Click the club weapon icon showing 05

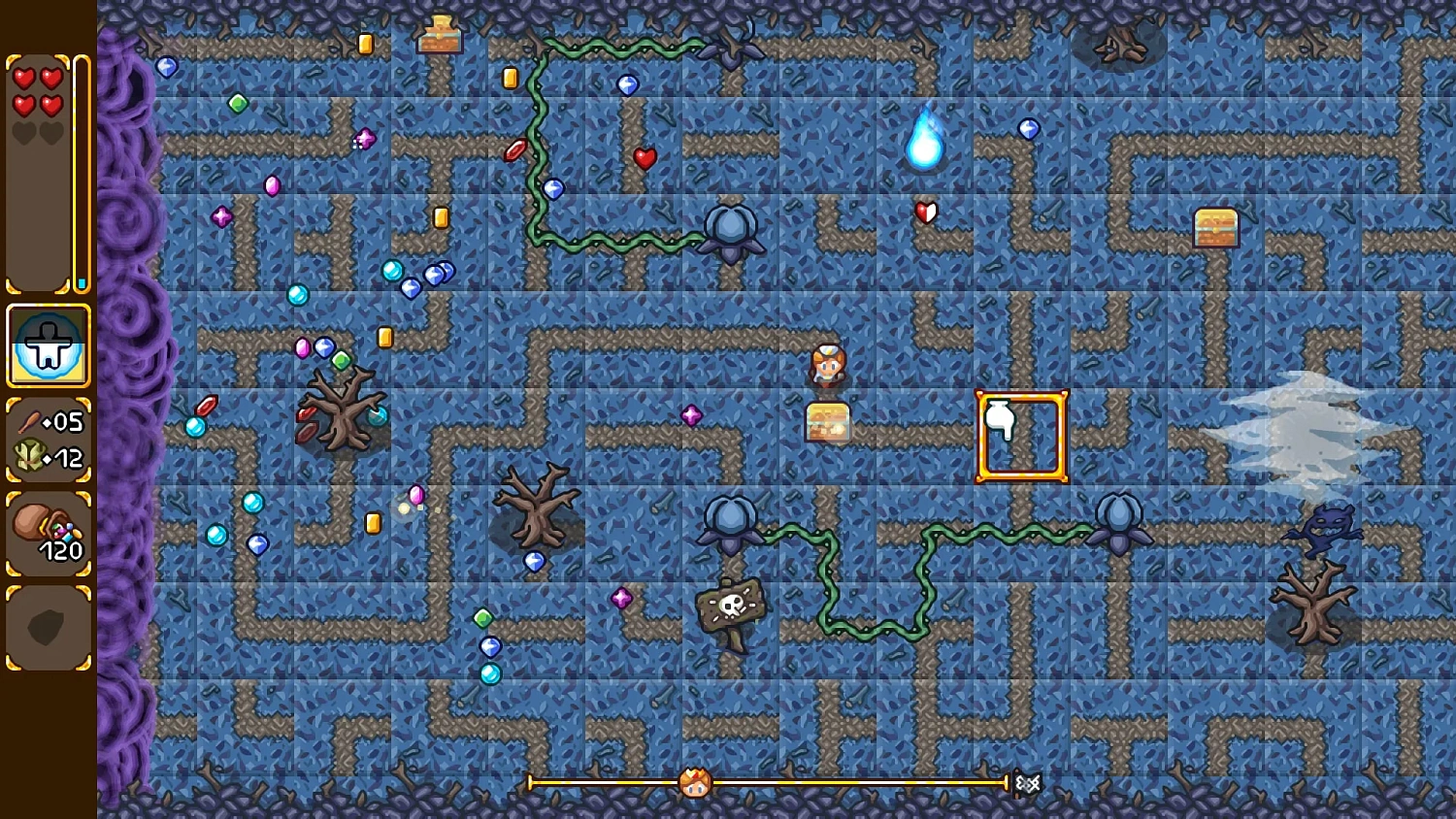coord(33,419)
